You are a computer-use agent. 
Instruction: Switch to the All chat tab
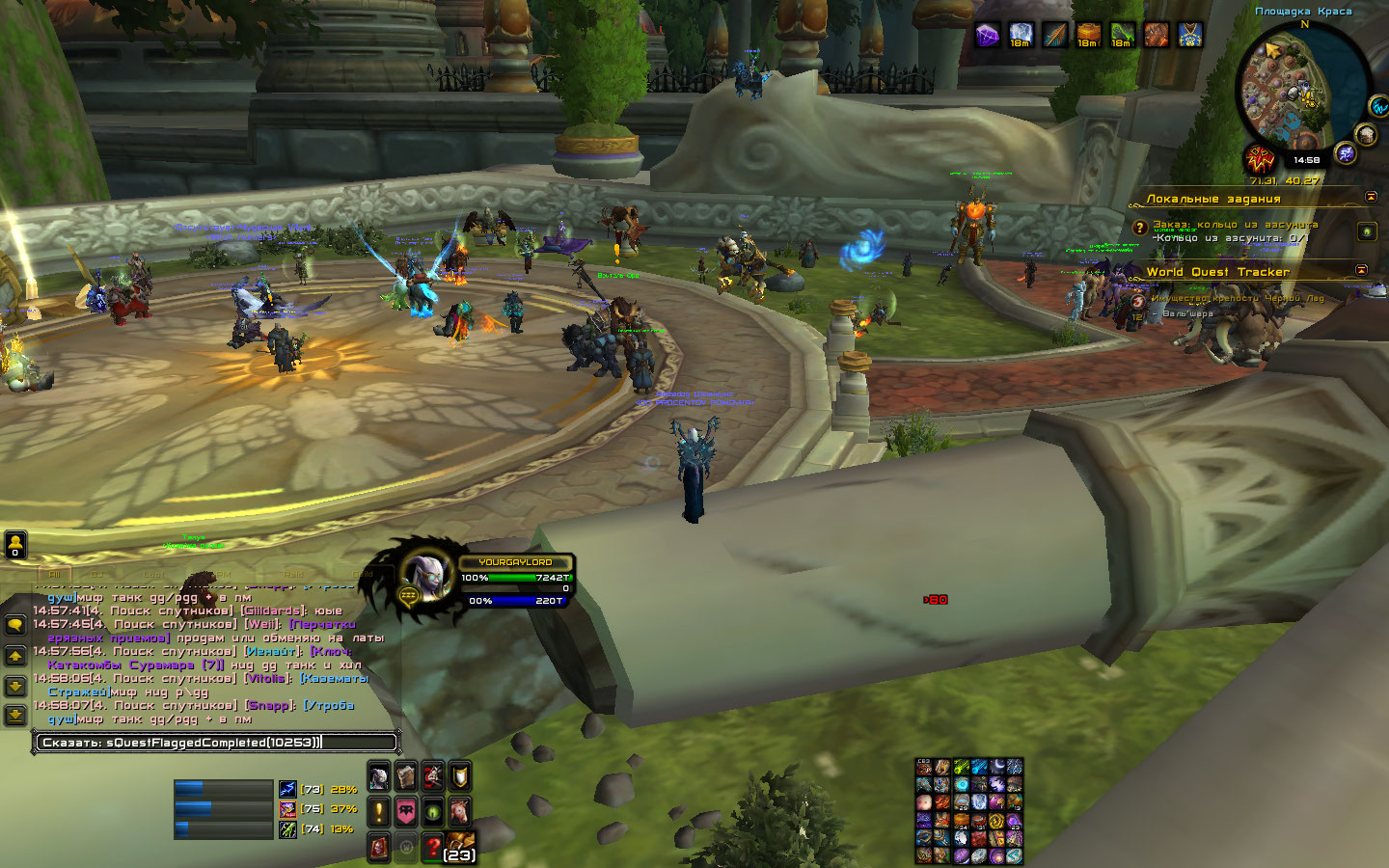tap(54, 573)
